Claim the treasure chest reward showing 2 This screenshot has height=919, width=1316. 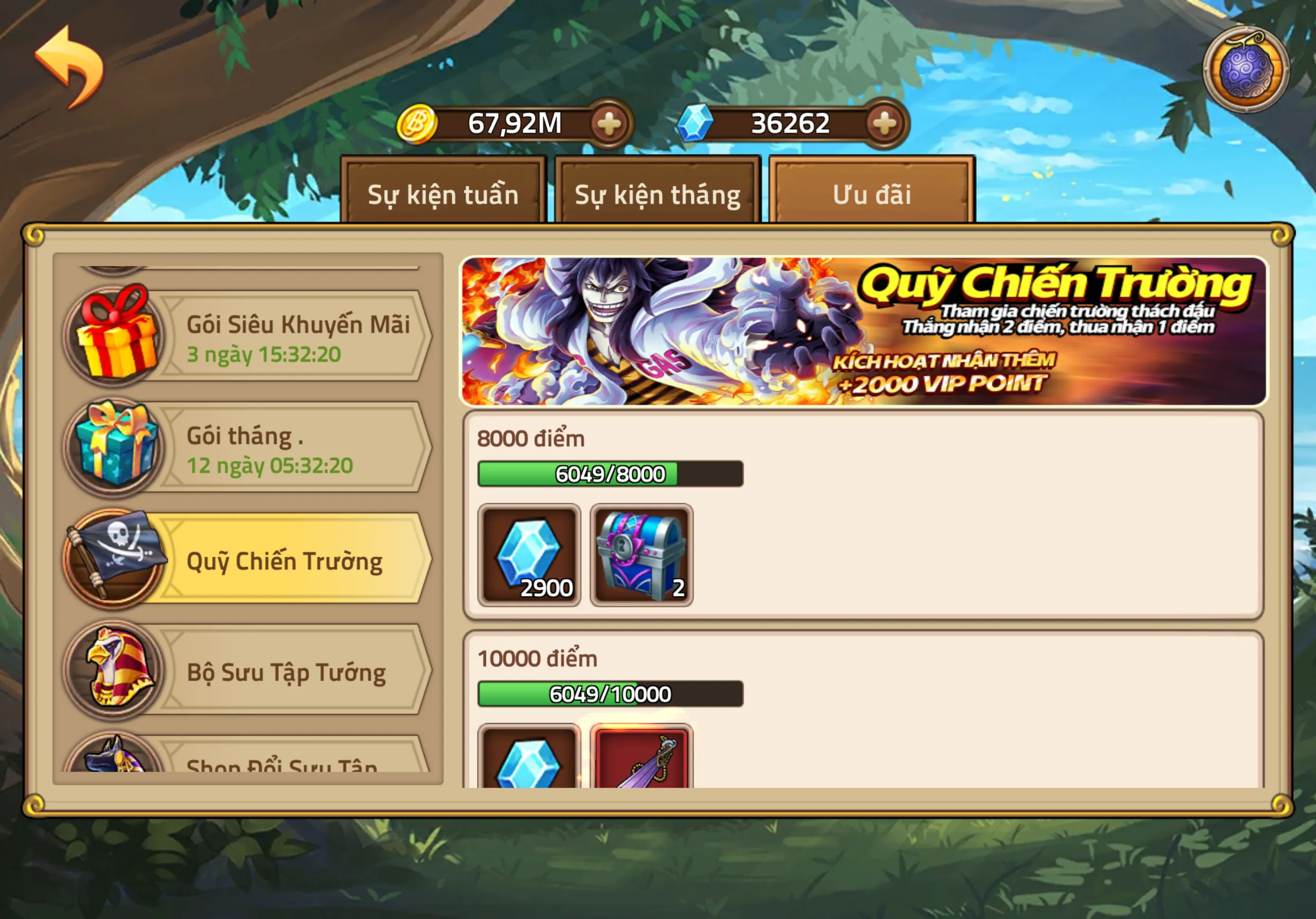coord(641,553)
